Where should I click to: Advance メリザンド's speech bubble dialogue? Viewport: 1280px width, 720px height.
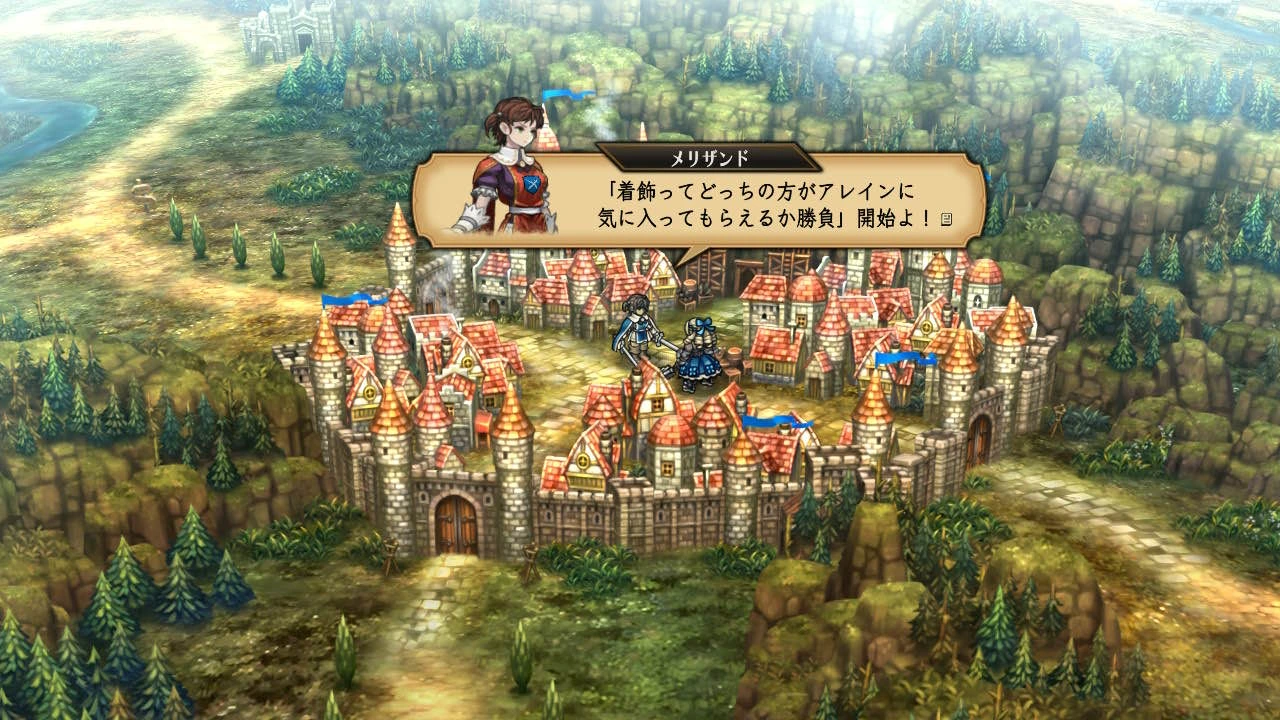(x=700, y=203)
